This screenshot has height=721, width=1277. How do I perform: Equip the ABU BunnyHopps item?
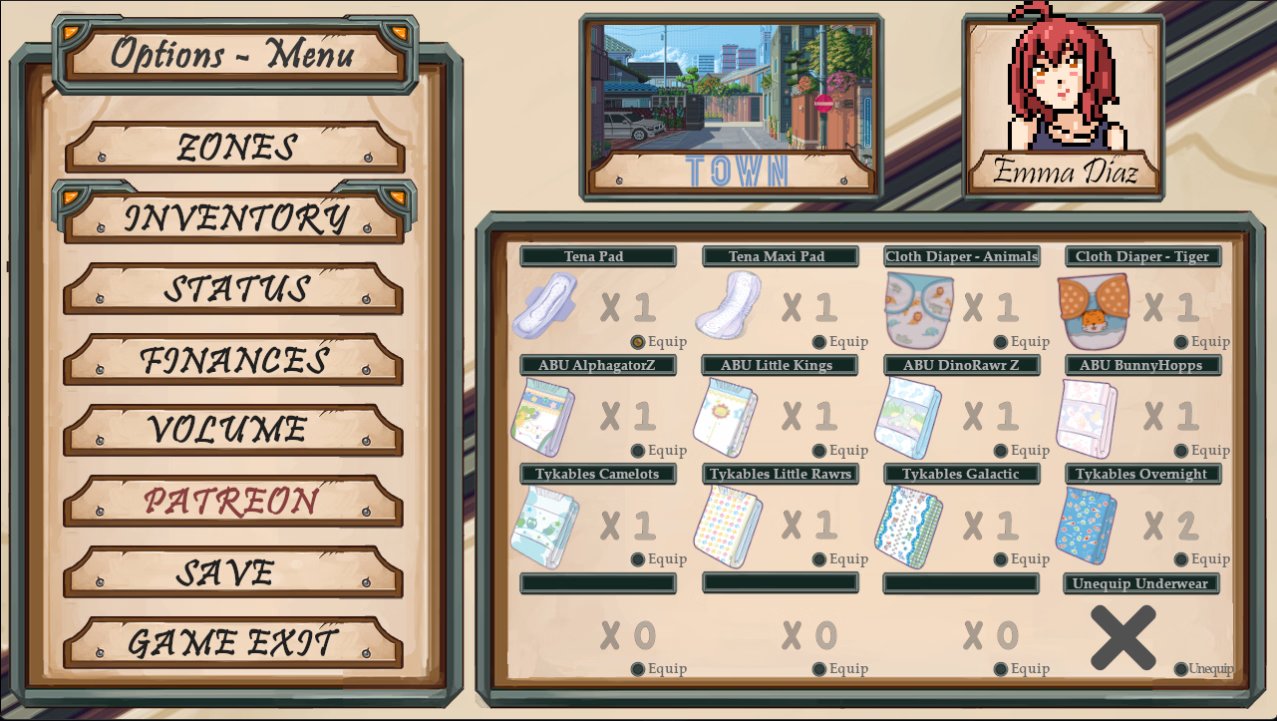(1181, 451)
